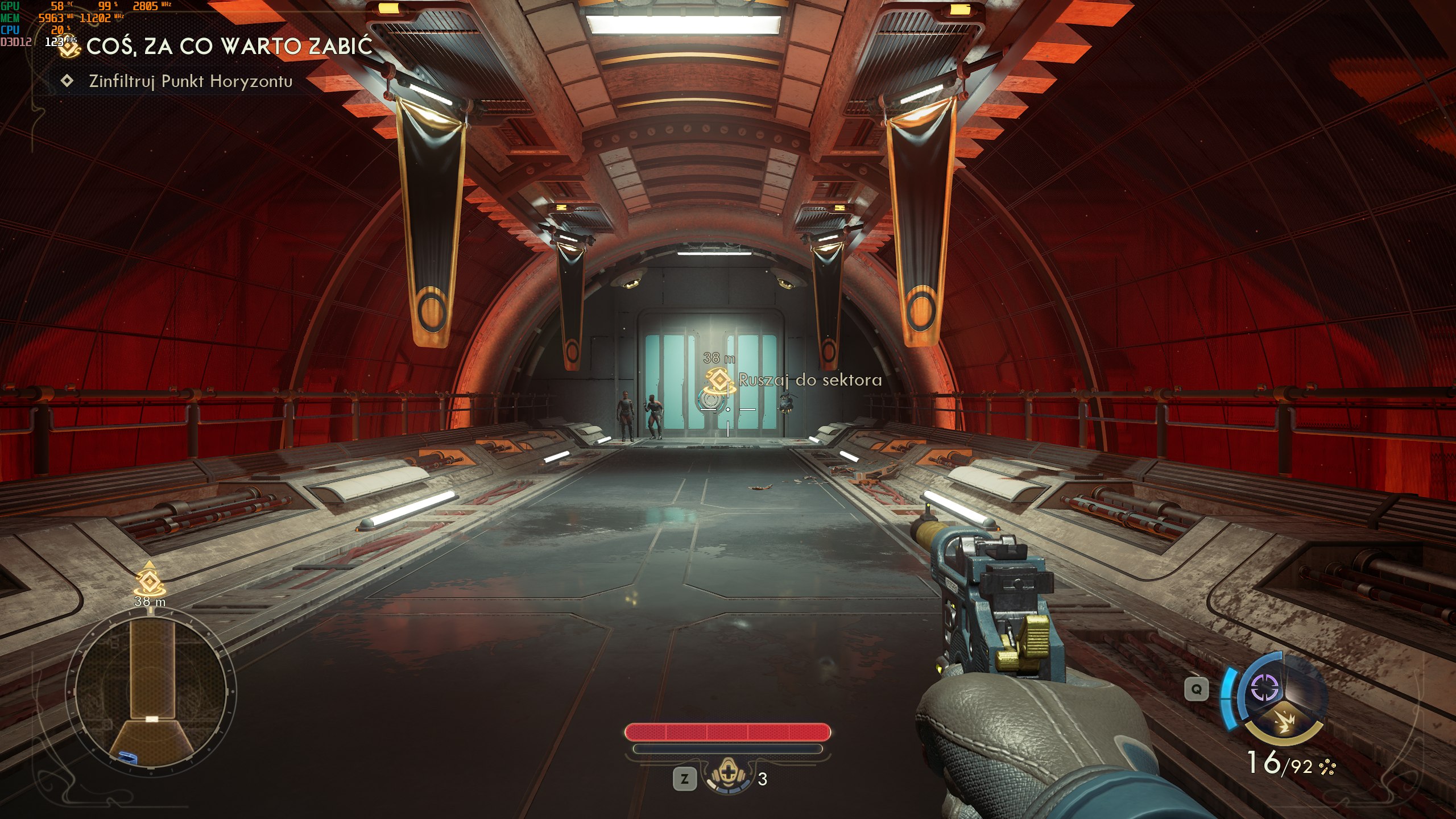Activate the time dilation ability icon
The width and height of the screenshot is (1456, 819).
pyautogui.click(x=1265, y=689)
